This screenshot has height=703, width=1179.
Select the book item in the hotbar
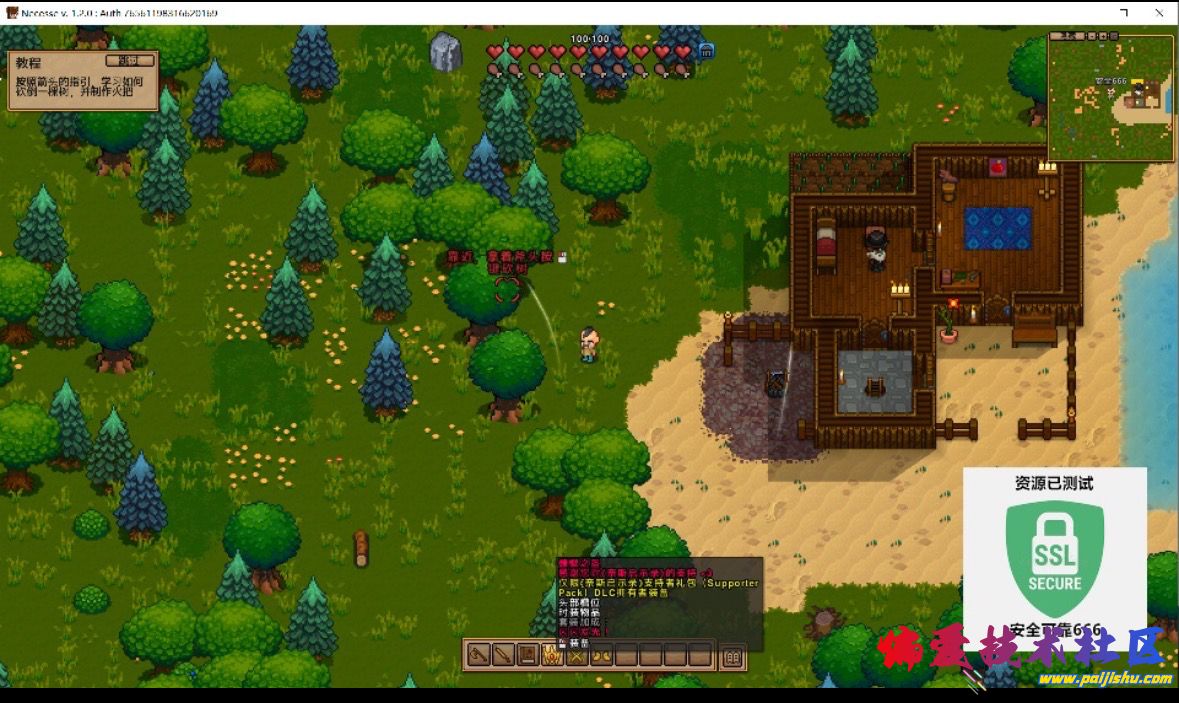(527, 656)
